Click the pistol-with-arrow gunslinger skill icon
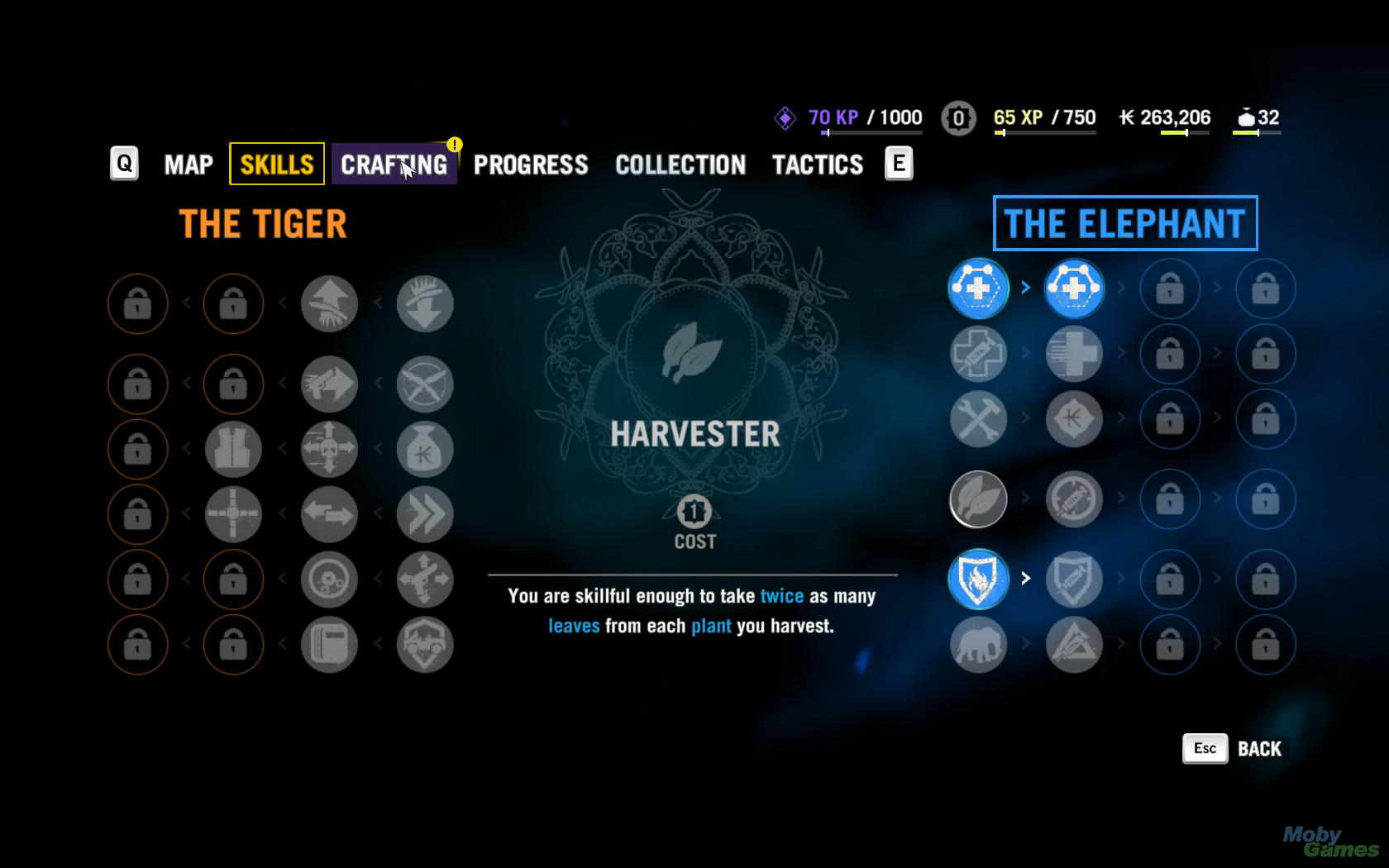The image size is (1389, 868). tap(329, 384)
